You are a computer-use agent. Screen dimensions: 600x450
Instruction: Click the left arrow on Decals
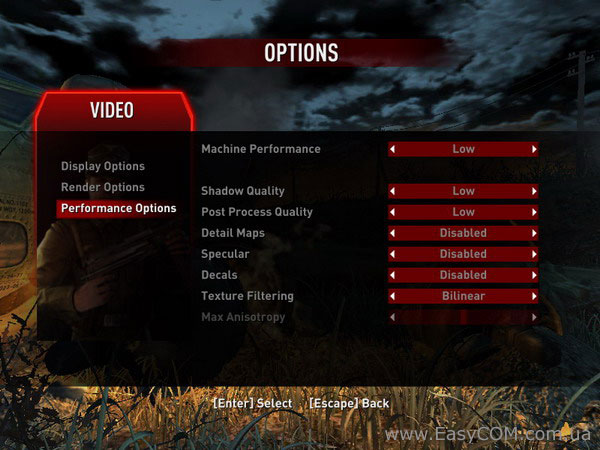click(393, 275)
